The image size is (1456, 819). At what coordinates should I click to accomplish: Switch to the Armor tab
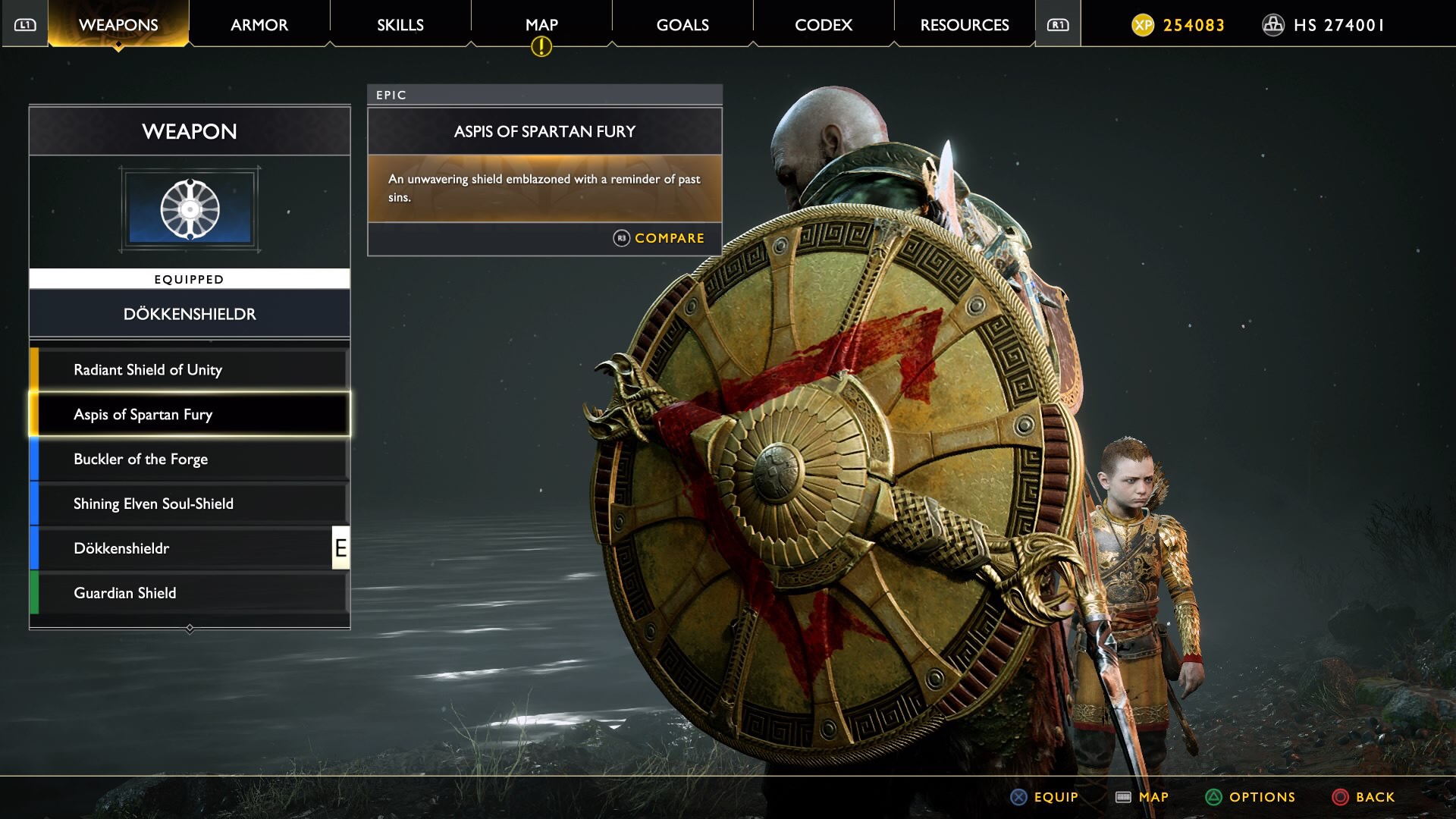coord(258,24)
